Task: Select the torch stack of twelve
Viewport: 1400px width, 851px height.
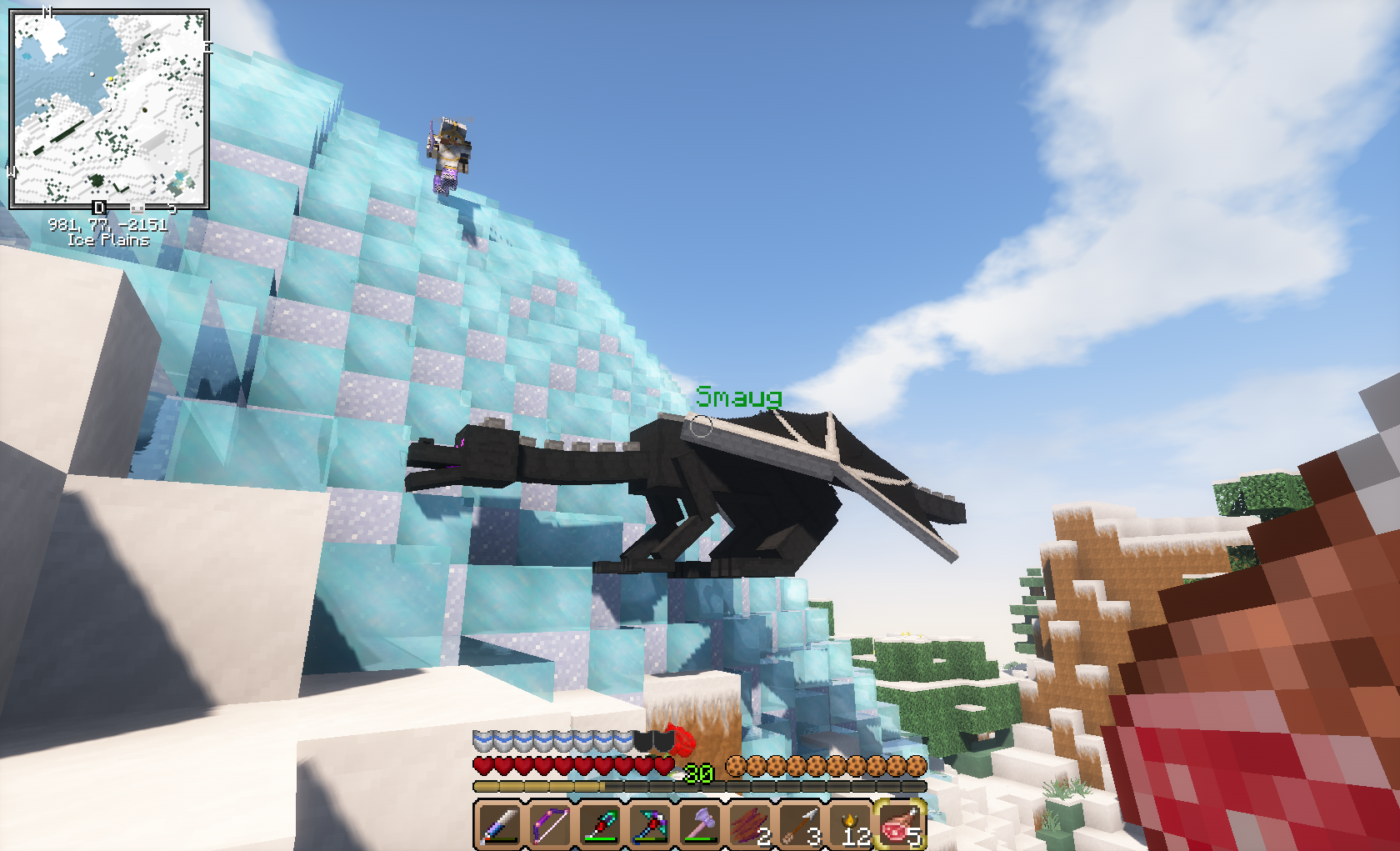Action: pyautogui.click(x=850, y=824)
